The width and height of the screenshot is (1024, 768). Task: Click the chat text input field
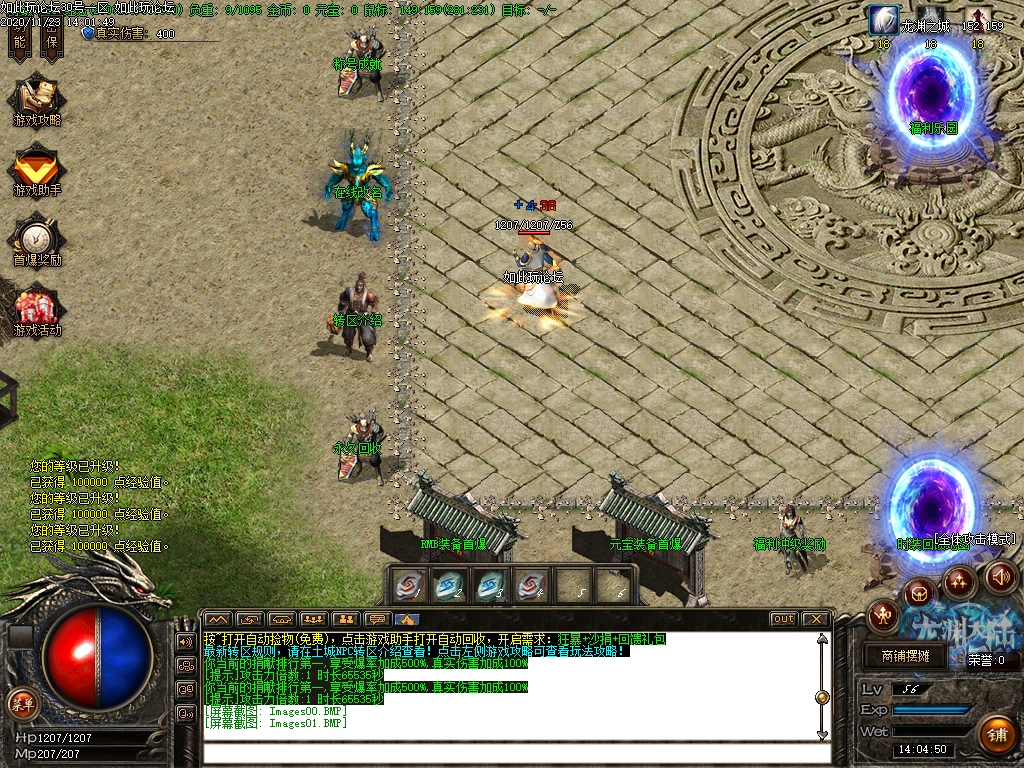point(510,754)
